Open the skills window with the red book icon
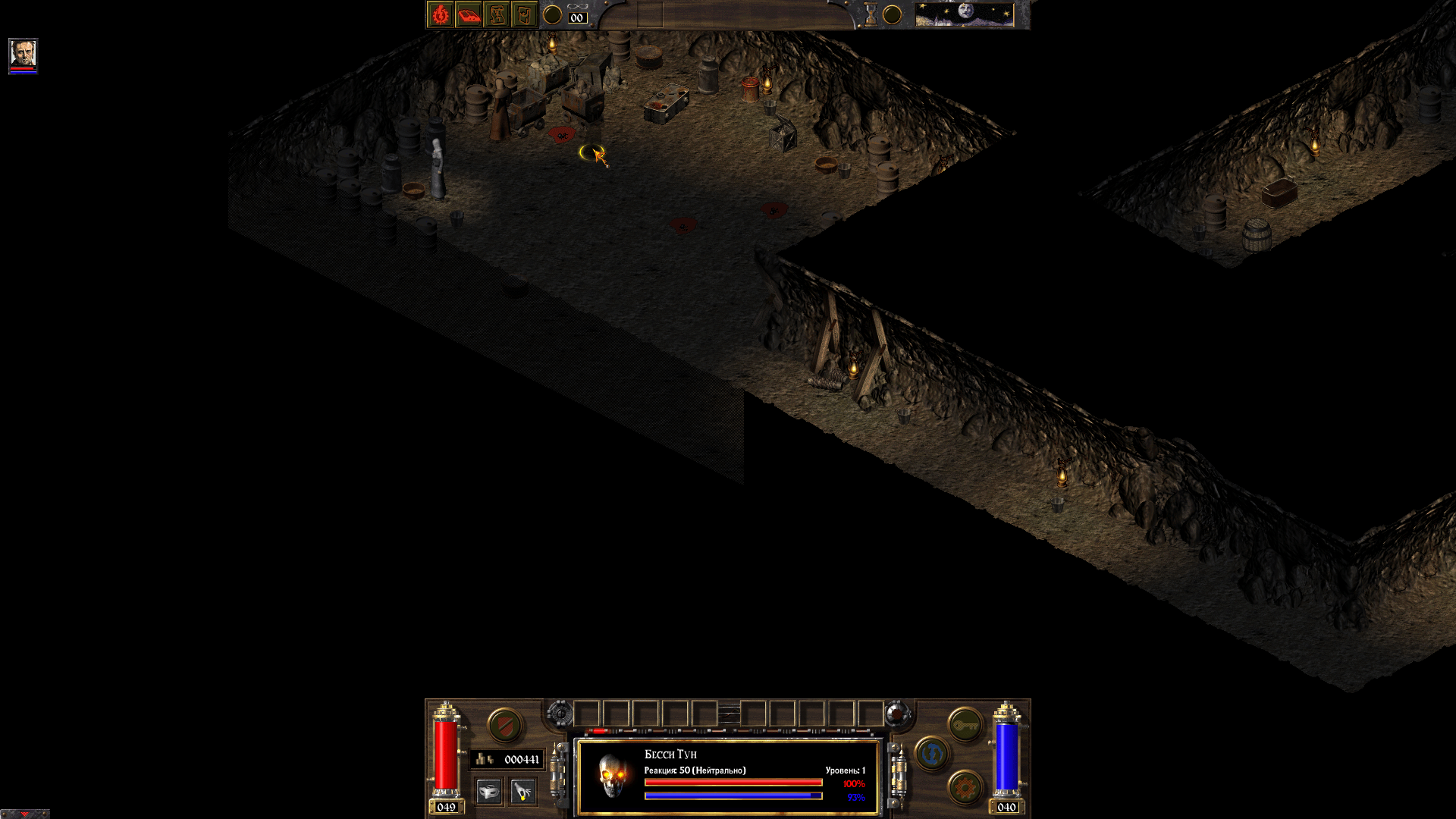Image resolution: width=1456 pixels, height=819 pixels. 469,14
